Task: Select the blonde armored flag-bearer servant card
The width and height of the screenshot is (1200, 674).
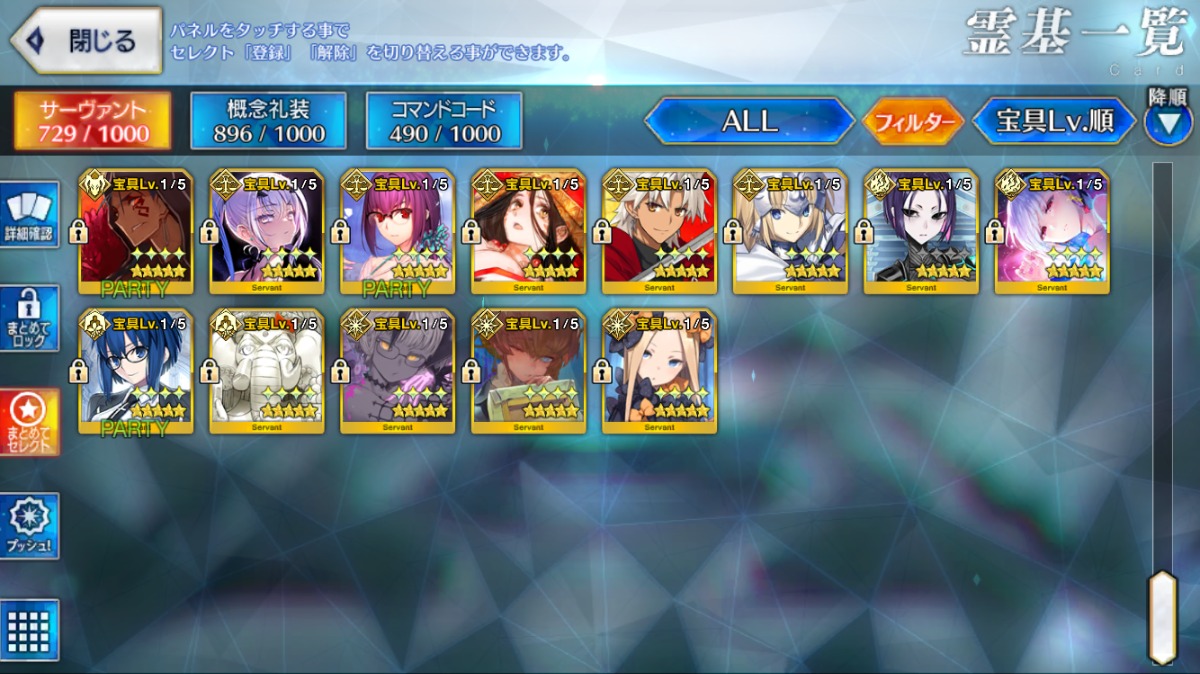Action: pyautogui.click(x=790, y=231)
